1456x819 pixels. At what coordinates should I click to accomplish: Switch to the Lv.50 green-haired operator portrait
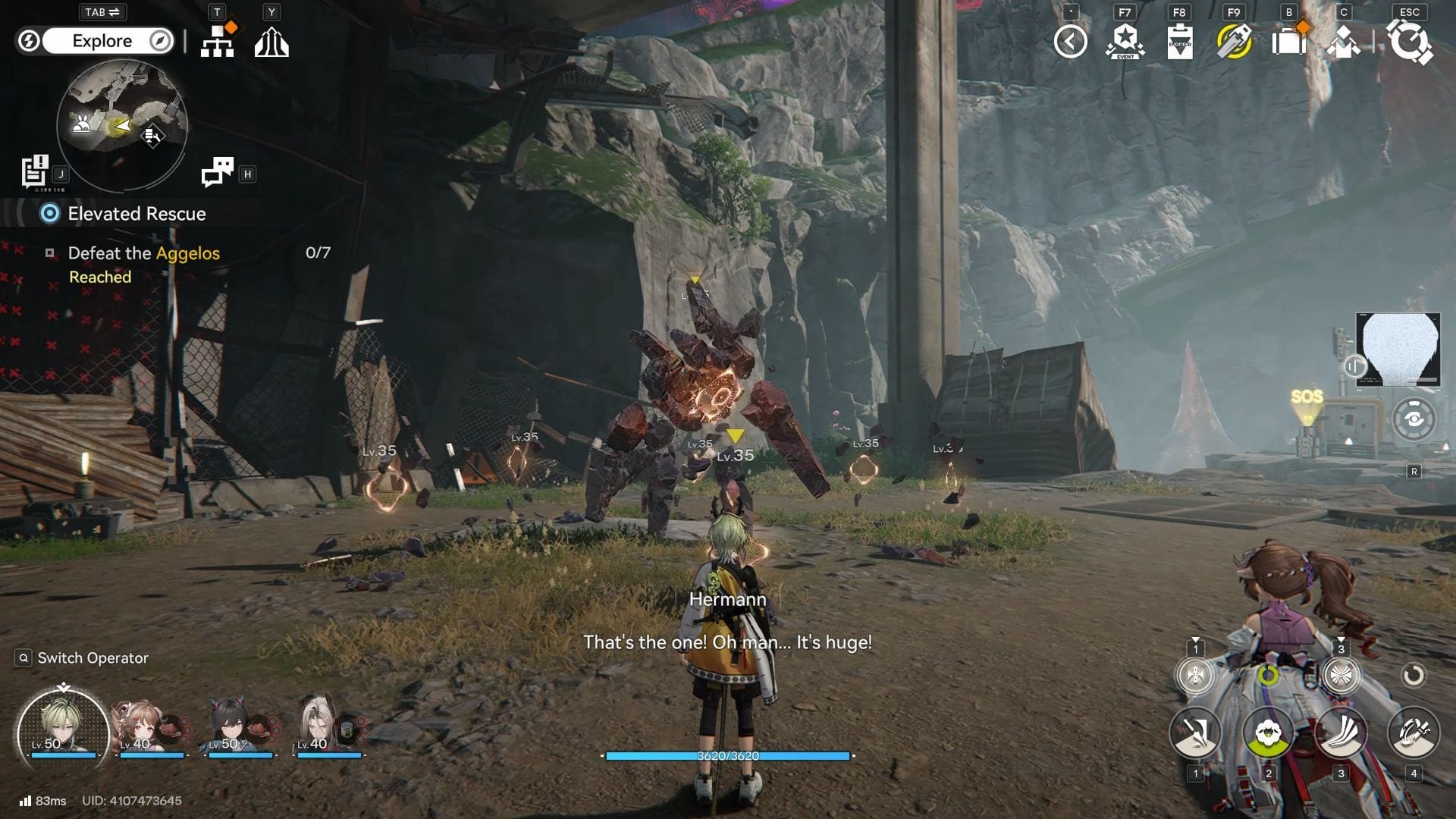(63, 728)
